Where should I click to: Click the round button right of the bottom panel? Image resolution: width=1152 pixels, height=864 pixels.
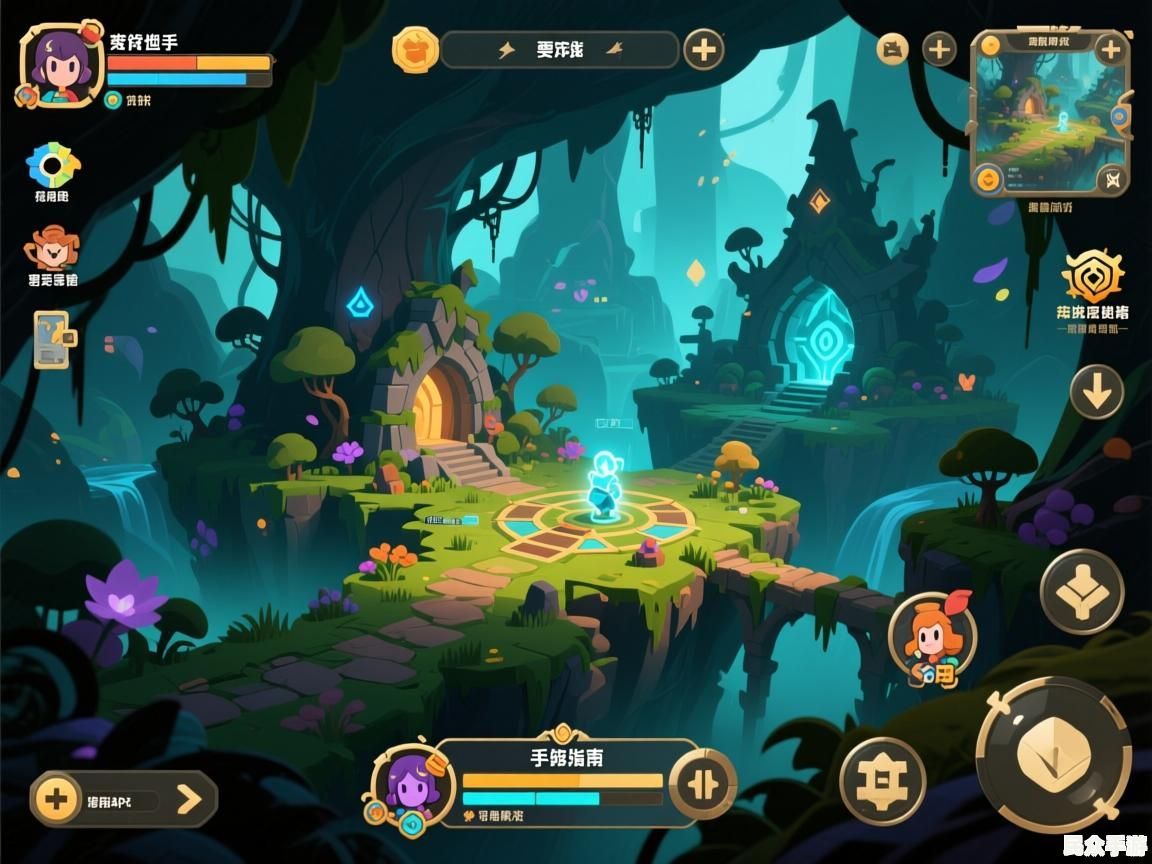(702, 783)
